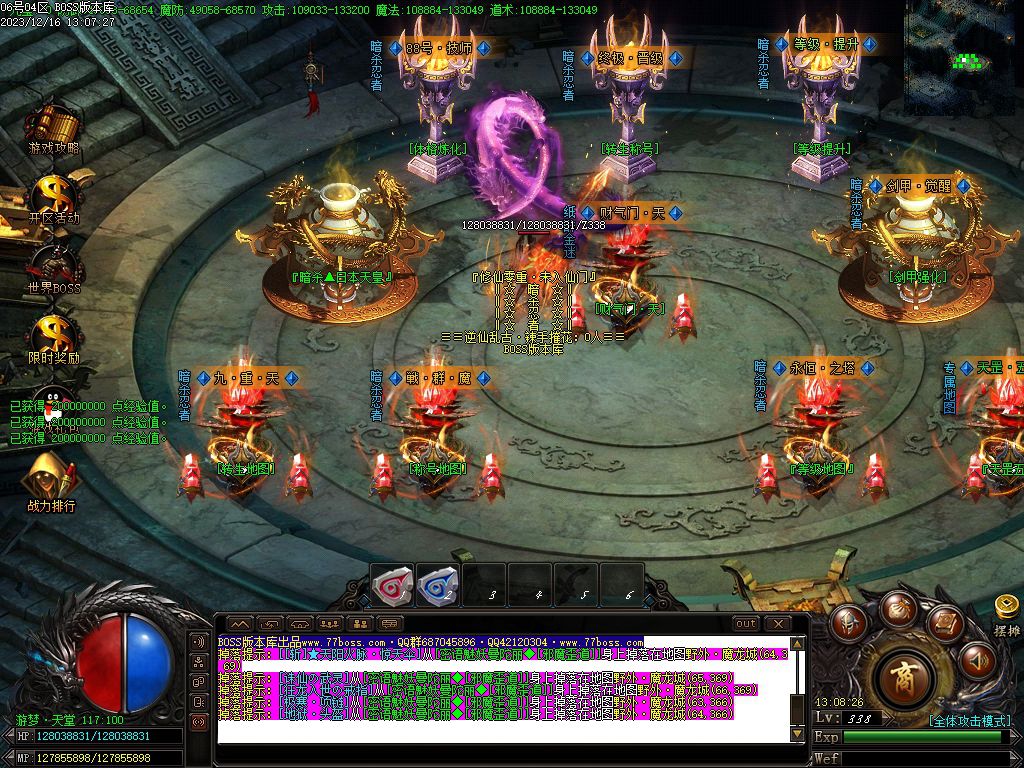Click the 'out' button on chat panel
The image size is (1024, 768).
point(746,623)
